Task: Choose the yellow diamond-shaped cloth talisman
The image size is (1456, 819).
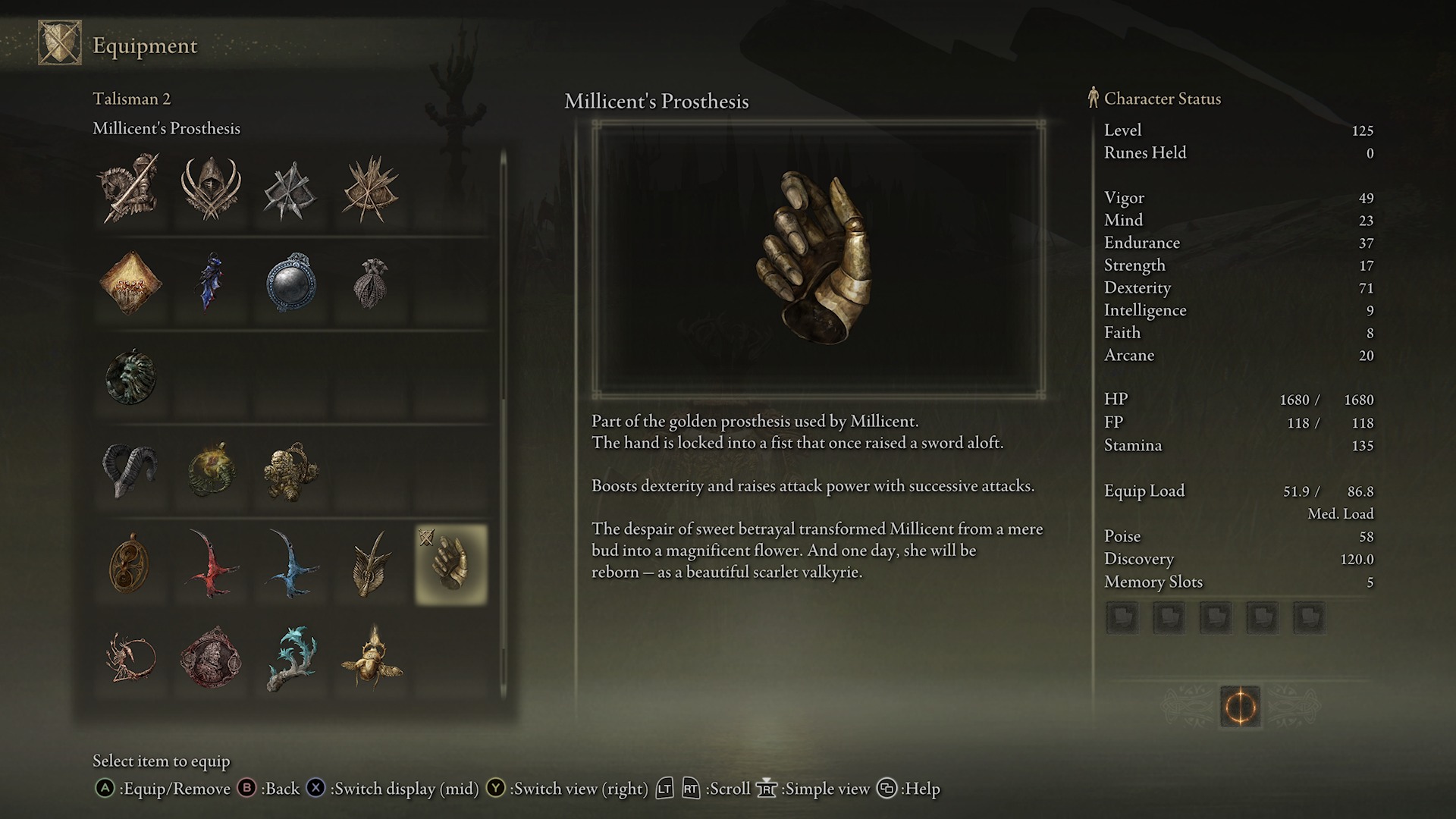Action: (130, 283)
